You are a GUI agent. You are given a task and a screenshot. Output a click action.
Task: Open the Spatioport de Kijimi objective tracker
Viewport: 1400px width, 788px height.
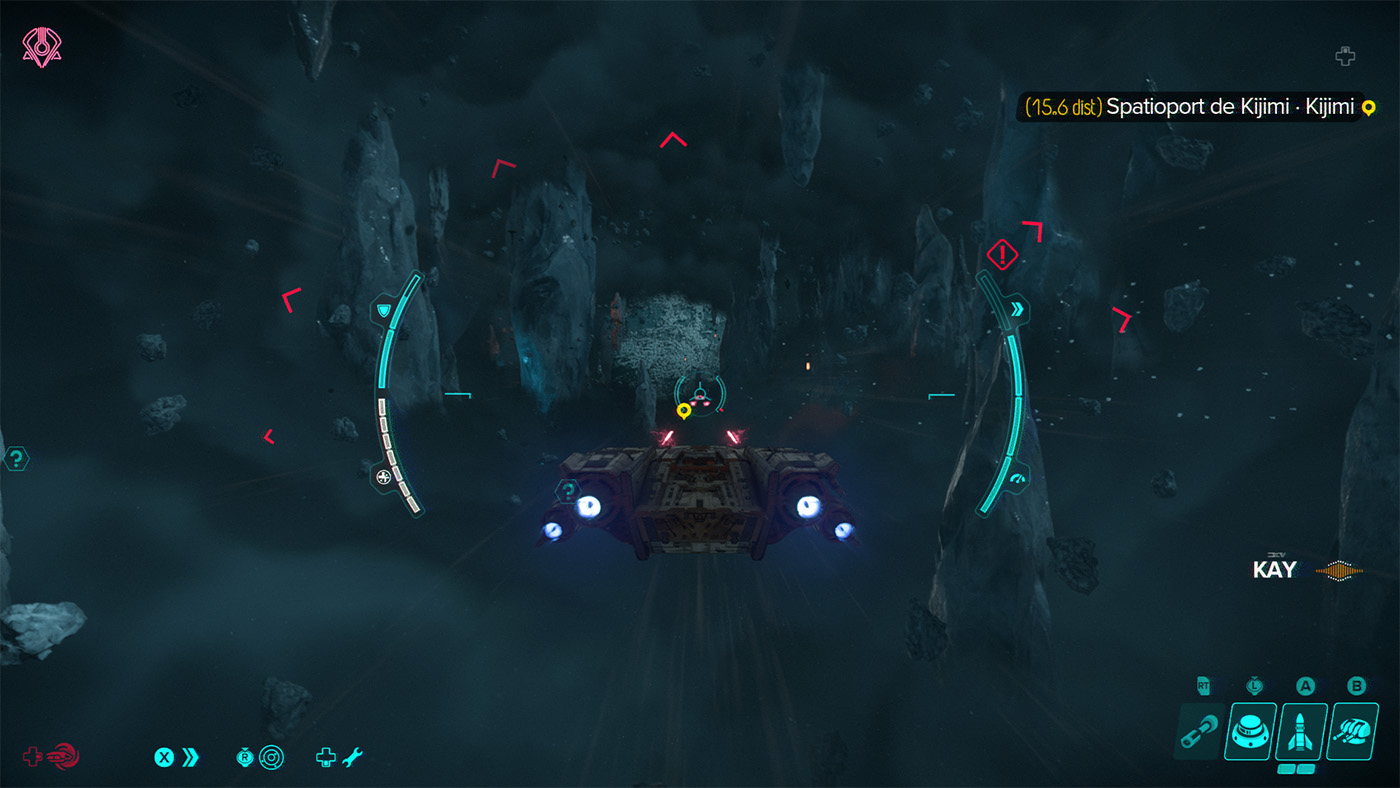1196,107
